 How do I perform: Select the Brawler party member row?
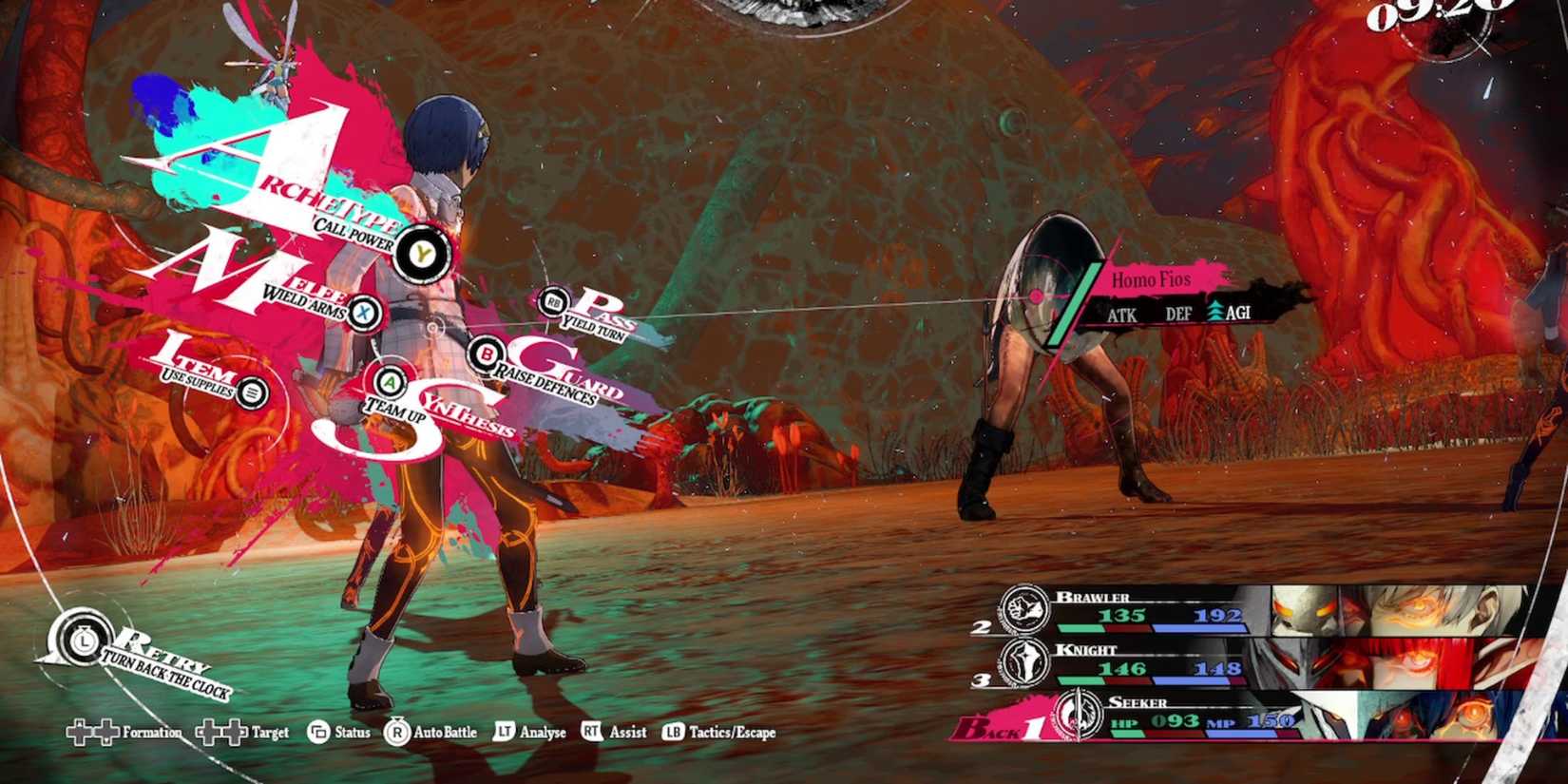[x=1264, y=611]
